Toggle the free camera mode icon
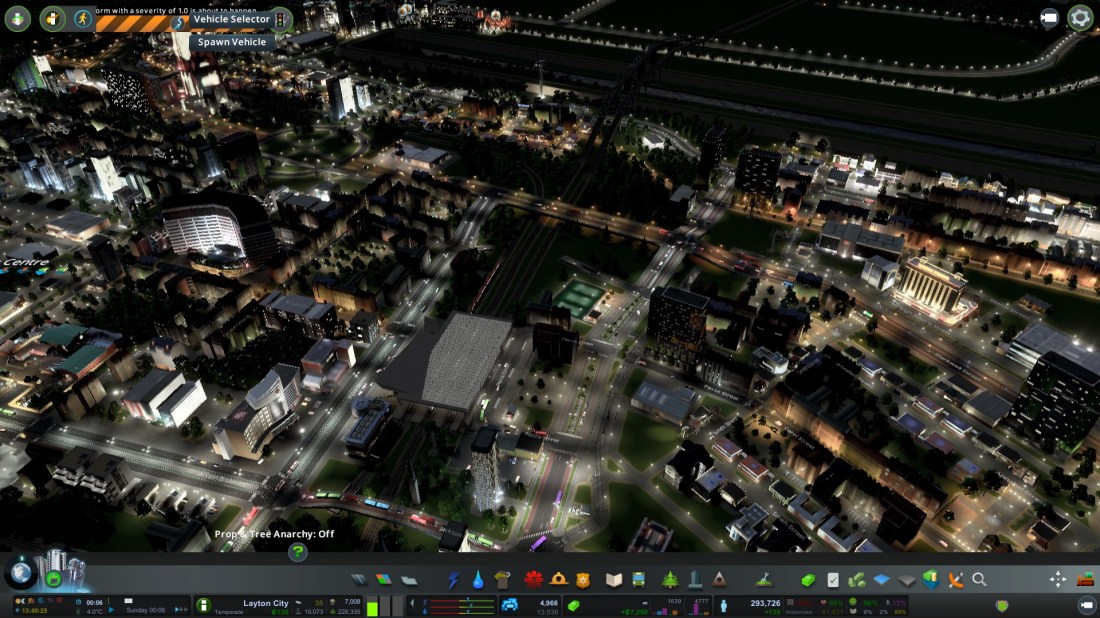This screenshot has width=1100, height=618. point(1049,18)
